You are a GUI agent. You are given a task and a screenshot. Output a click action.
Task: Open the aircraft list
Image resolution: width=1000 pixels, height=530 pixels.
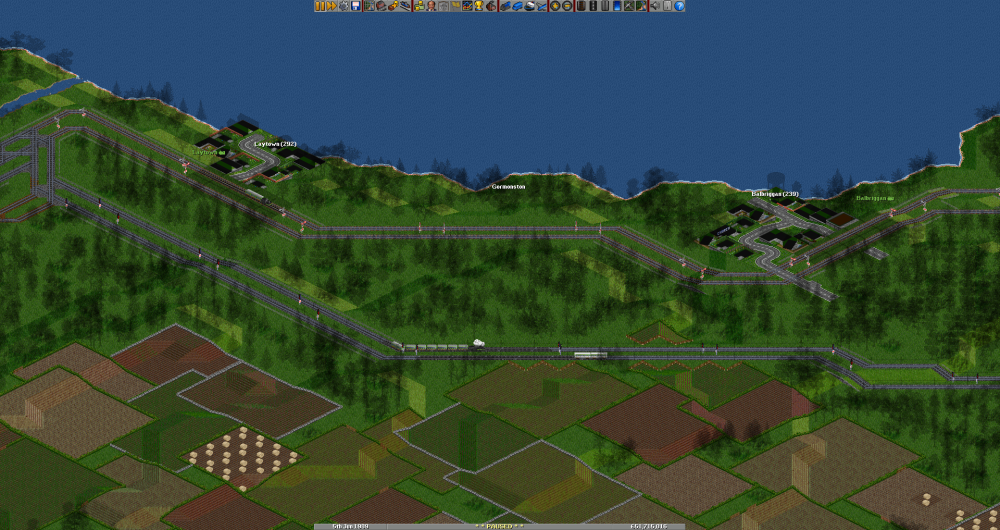coord(541,6)
